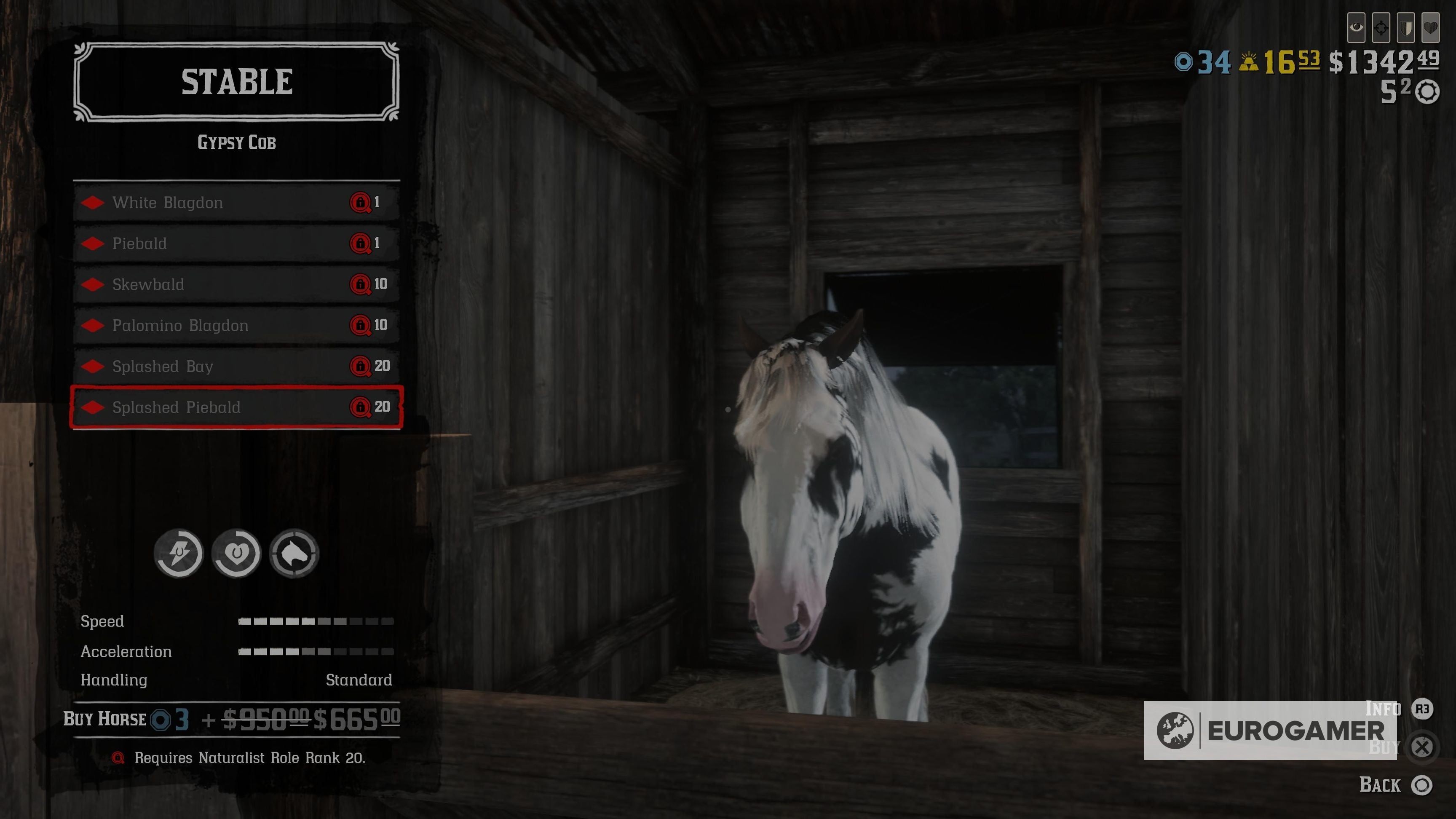This screenshot has height=819, width=1456.
Task: Click the heart health card icon
Action: [x=1431, y=28]
